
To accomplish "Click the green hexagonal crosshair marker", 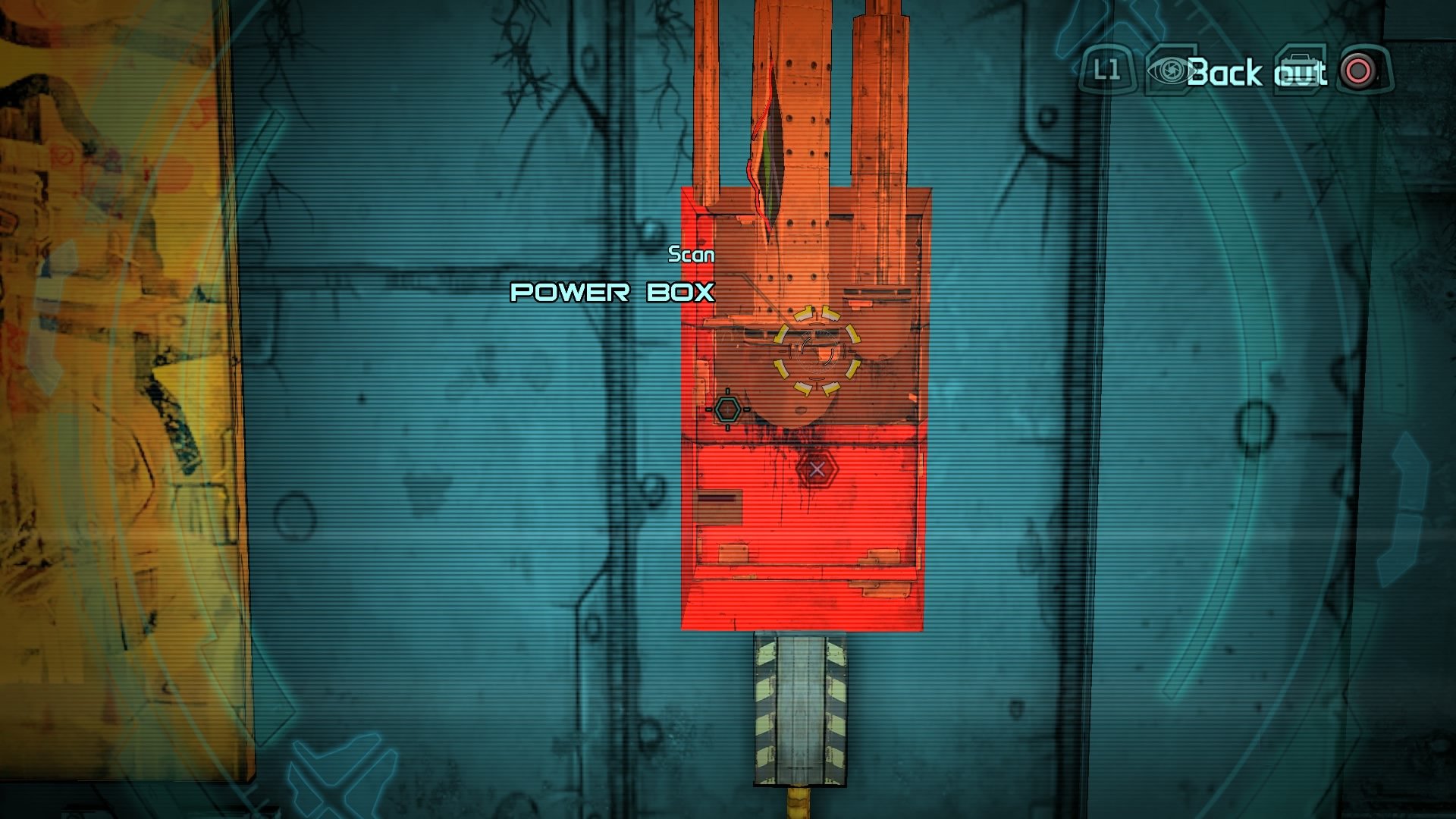I will pos(728,409).
